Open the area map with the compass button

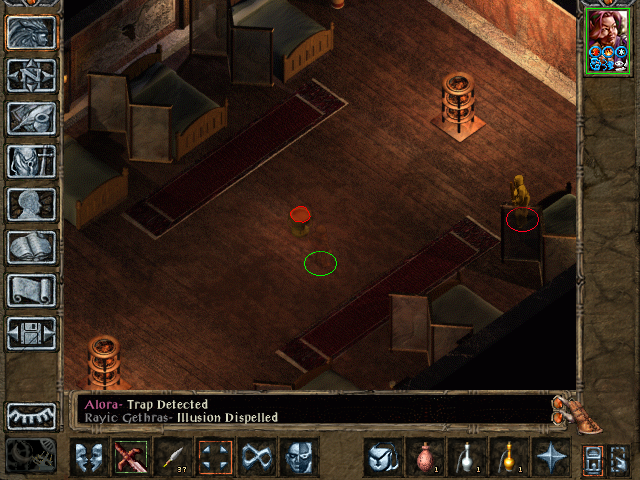tap(31, 75)
